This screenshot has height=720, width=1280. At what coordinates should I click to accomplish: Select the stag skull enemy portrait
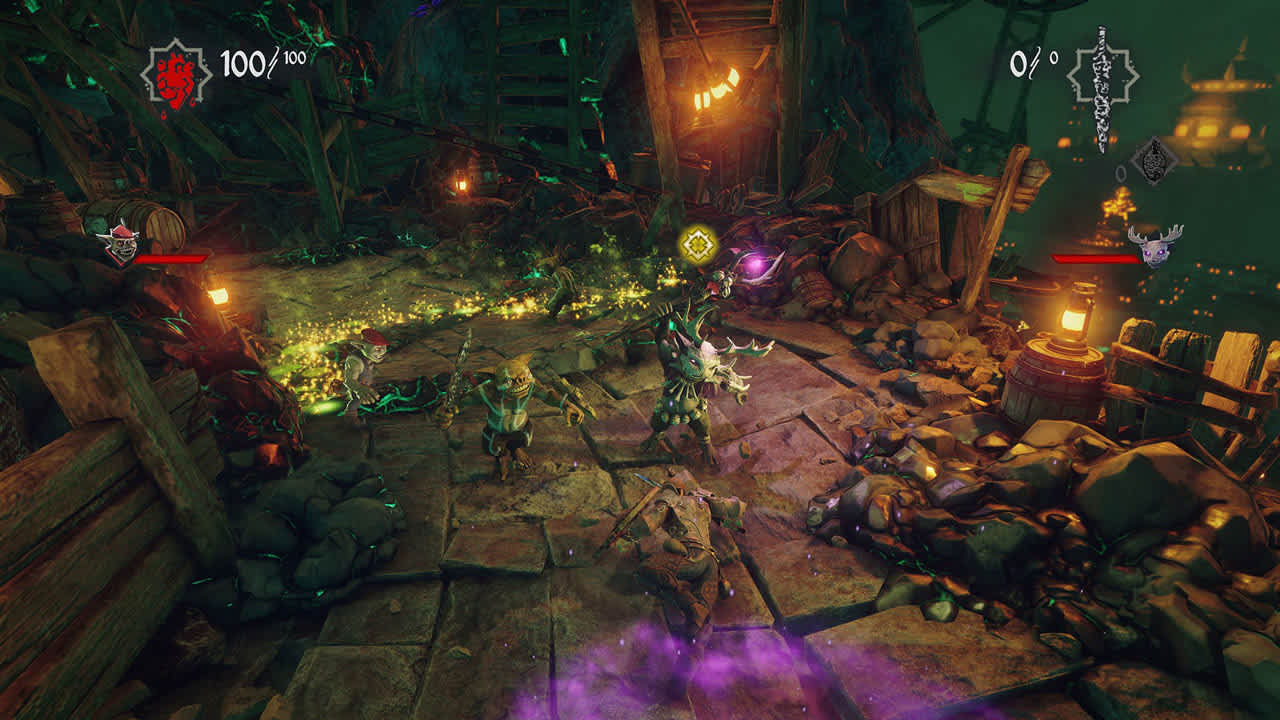[1152, 248]
